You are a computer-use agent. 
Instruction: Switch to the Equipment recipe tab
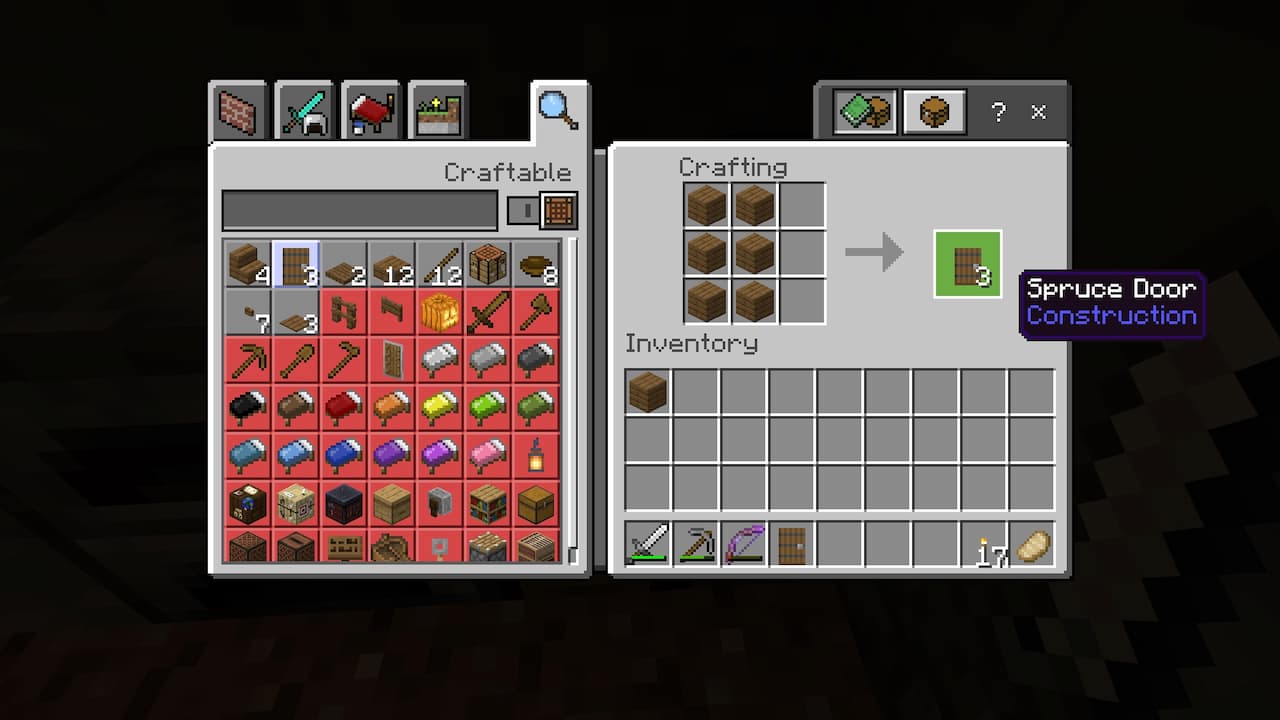(x=302, y=110)
